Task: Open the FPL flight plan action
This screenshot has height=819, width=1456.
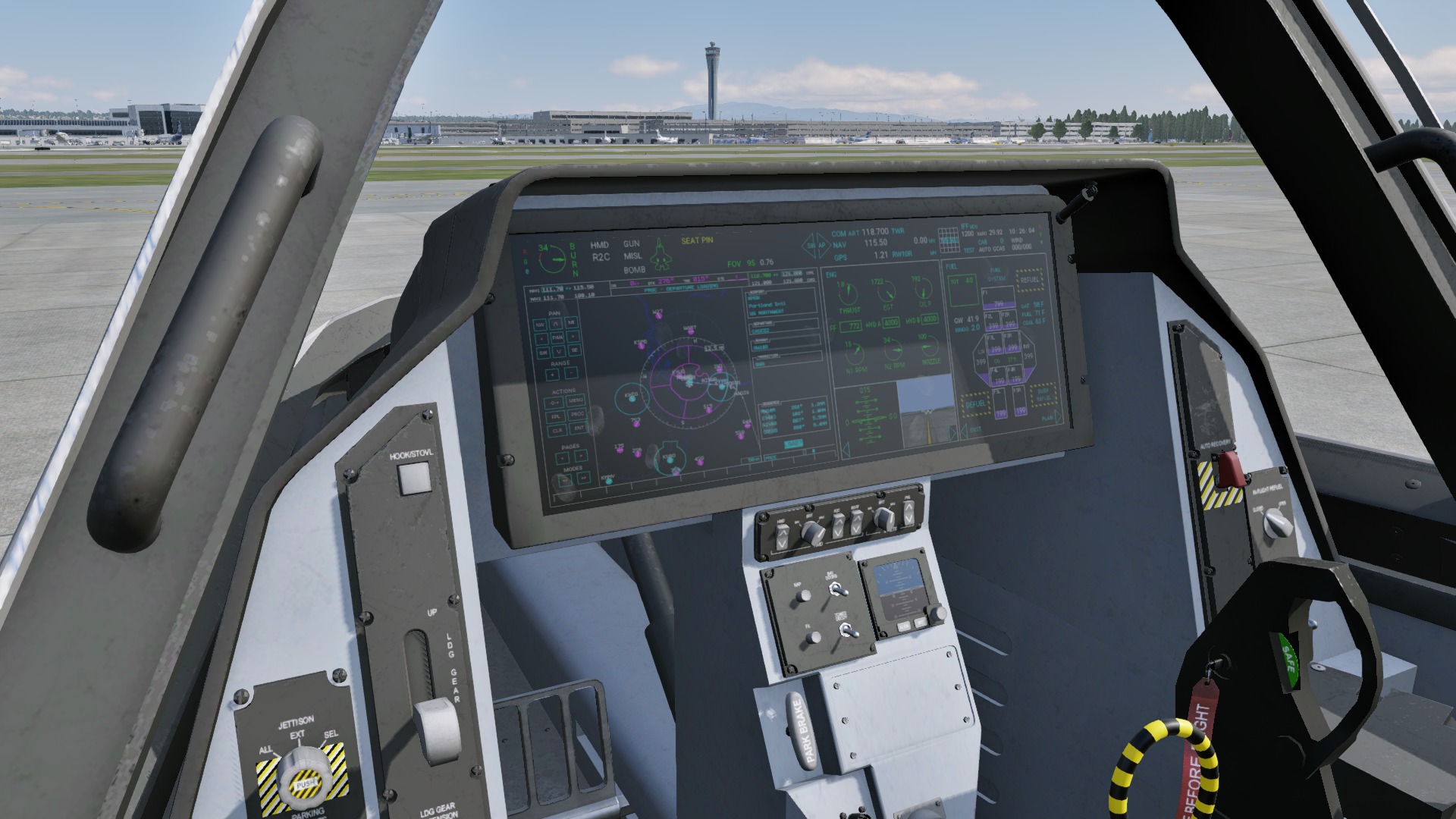Action: pyautogui.click(x=555, y=416)
